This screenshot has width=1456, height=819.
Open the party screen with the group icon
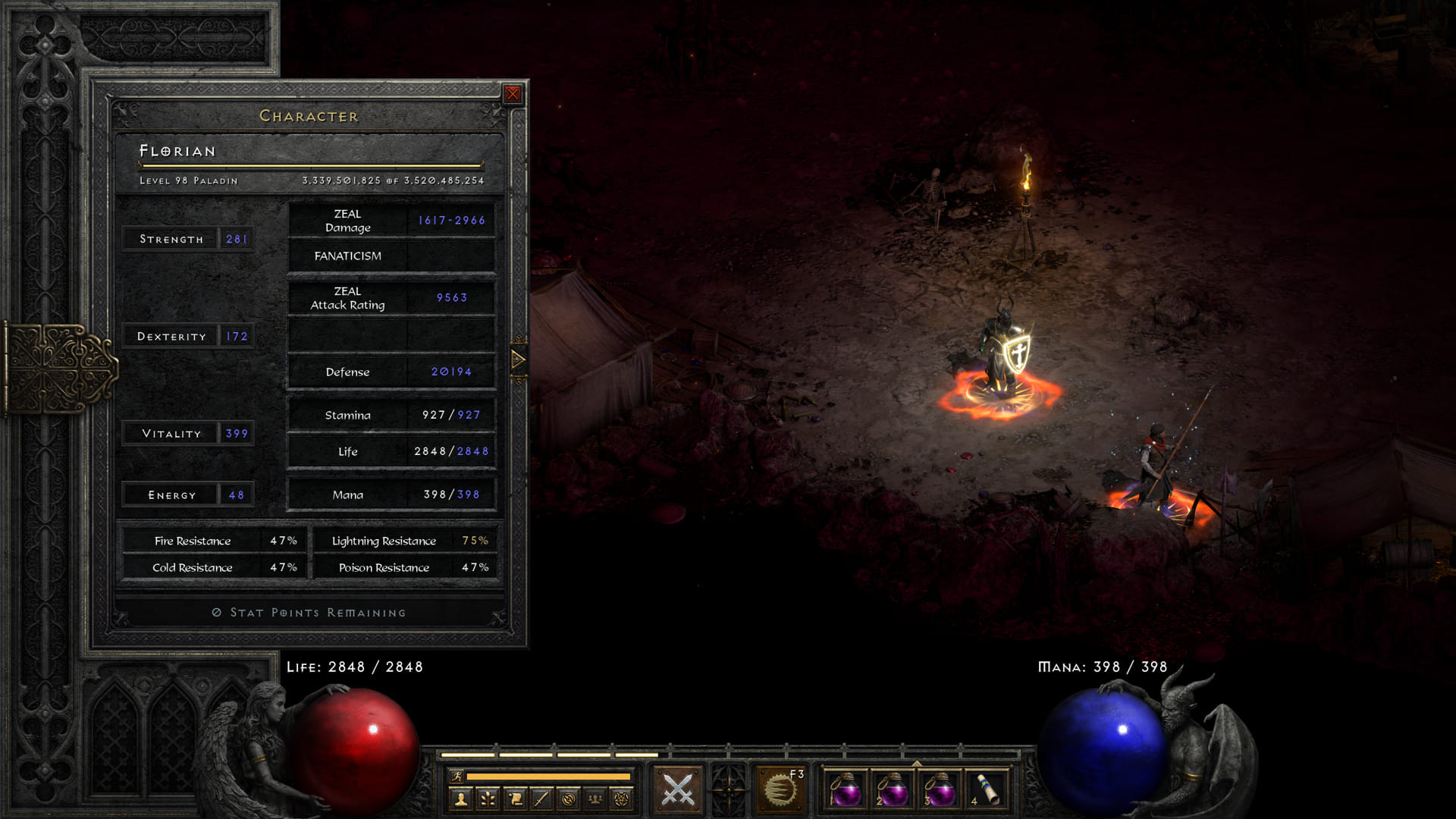coord(596,799)
